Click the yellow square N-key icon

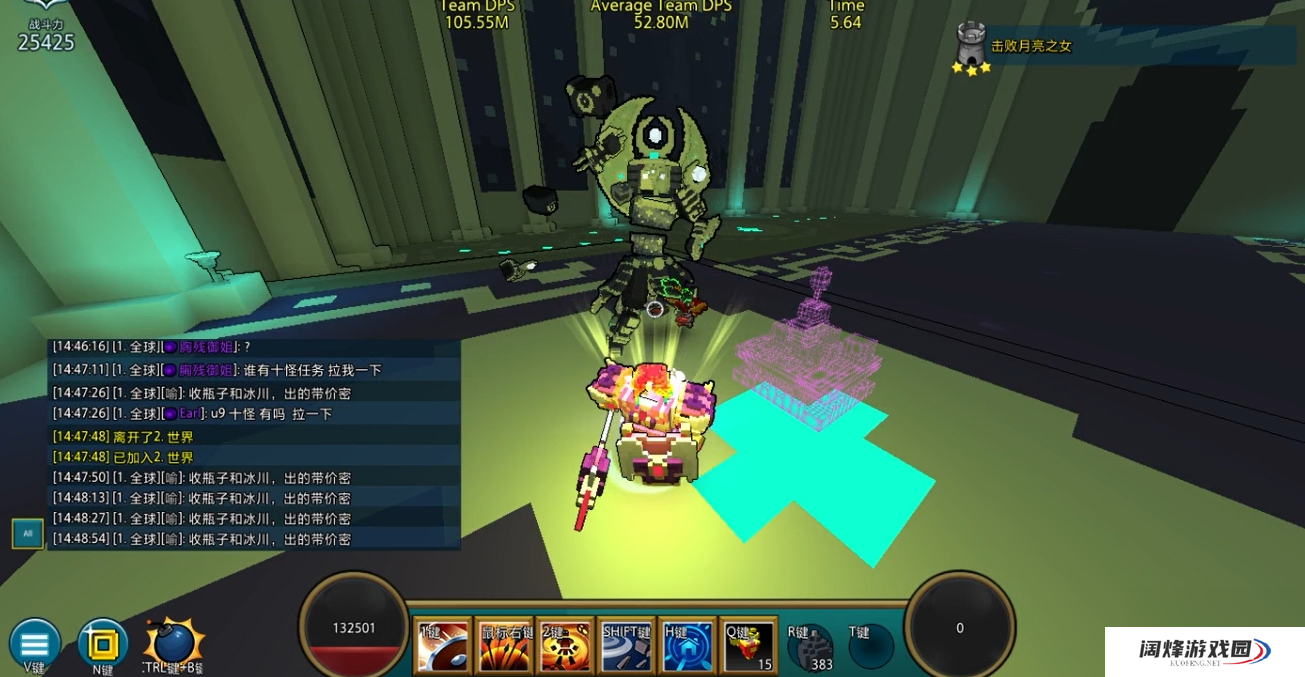tap(102, 643)
